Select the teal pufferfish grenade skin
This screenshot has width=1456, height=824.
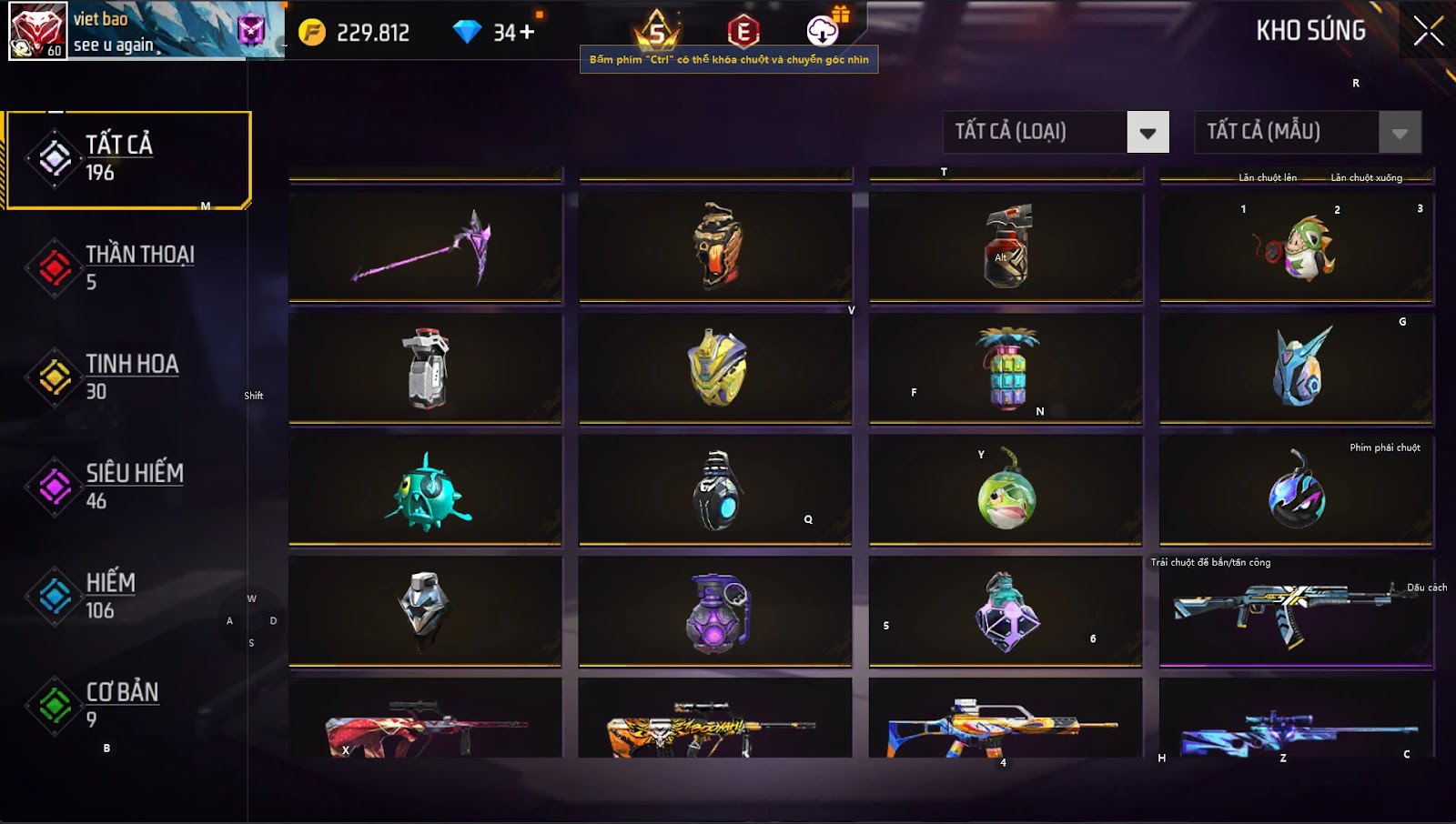(425, 491)
